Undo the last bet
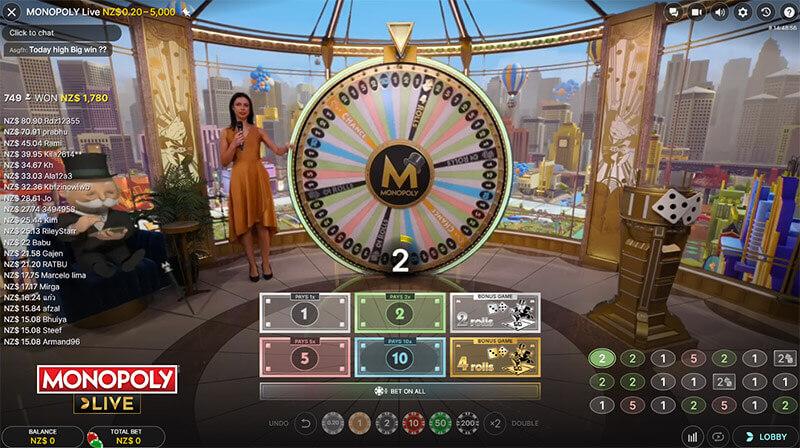 (308, 423)
